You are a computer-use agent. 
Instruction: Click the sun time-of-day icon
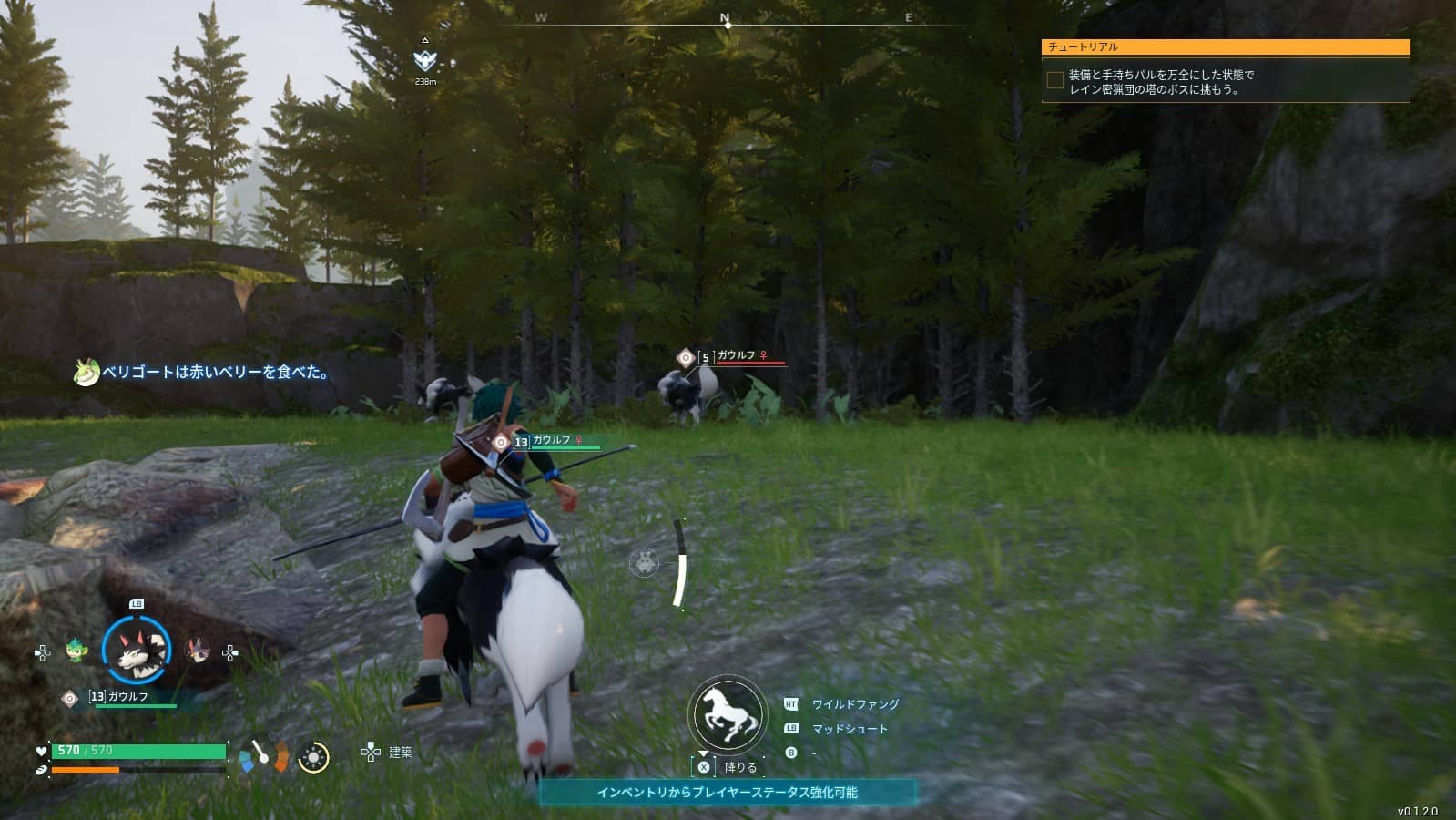(313, 757)
